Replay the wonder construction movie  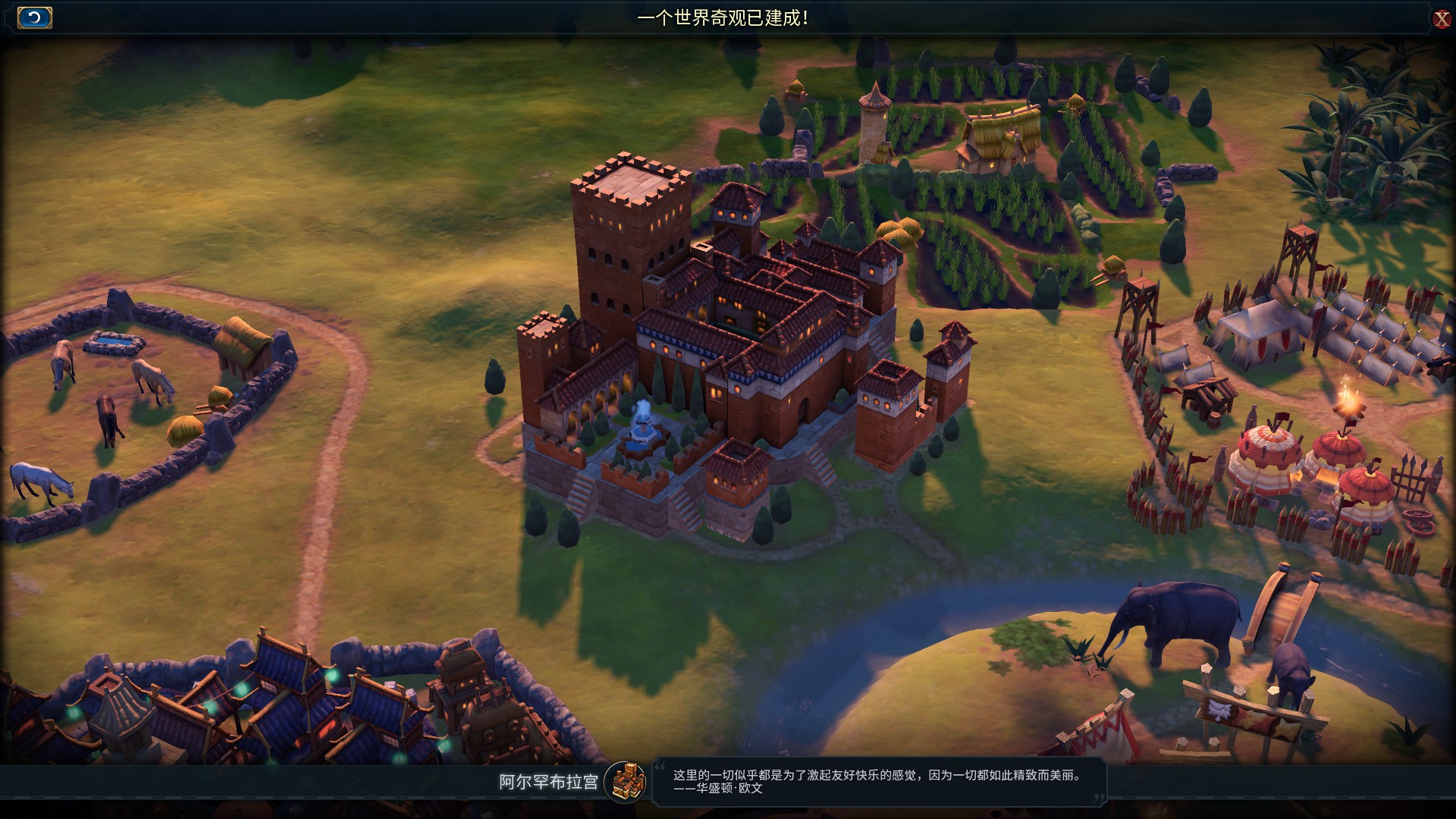tap(34, 17)
